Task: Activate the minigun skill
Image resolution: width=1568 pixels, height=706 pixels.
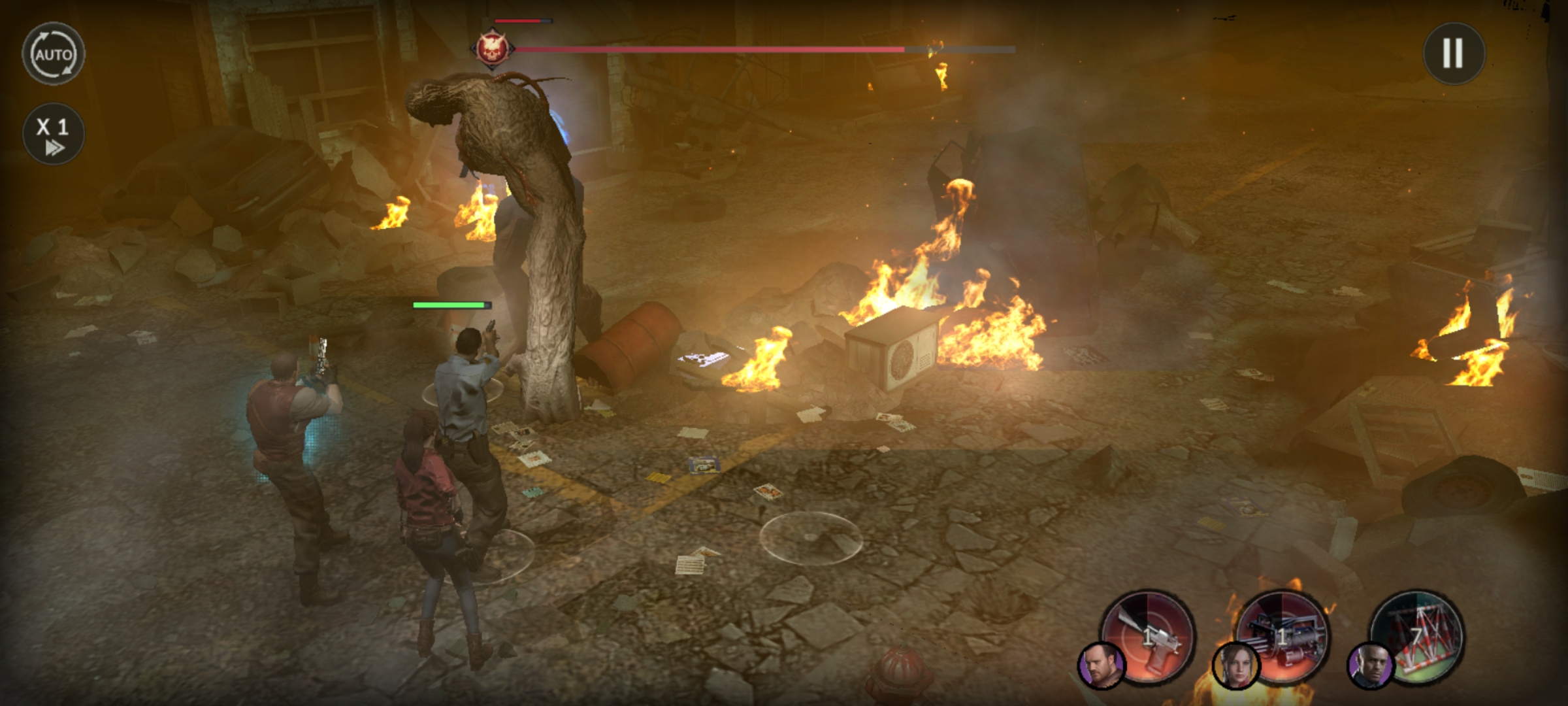Action: tap(1284, 635)
